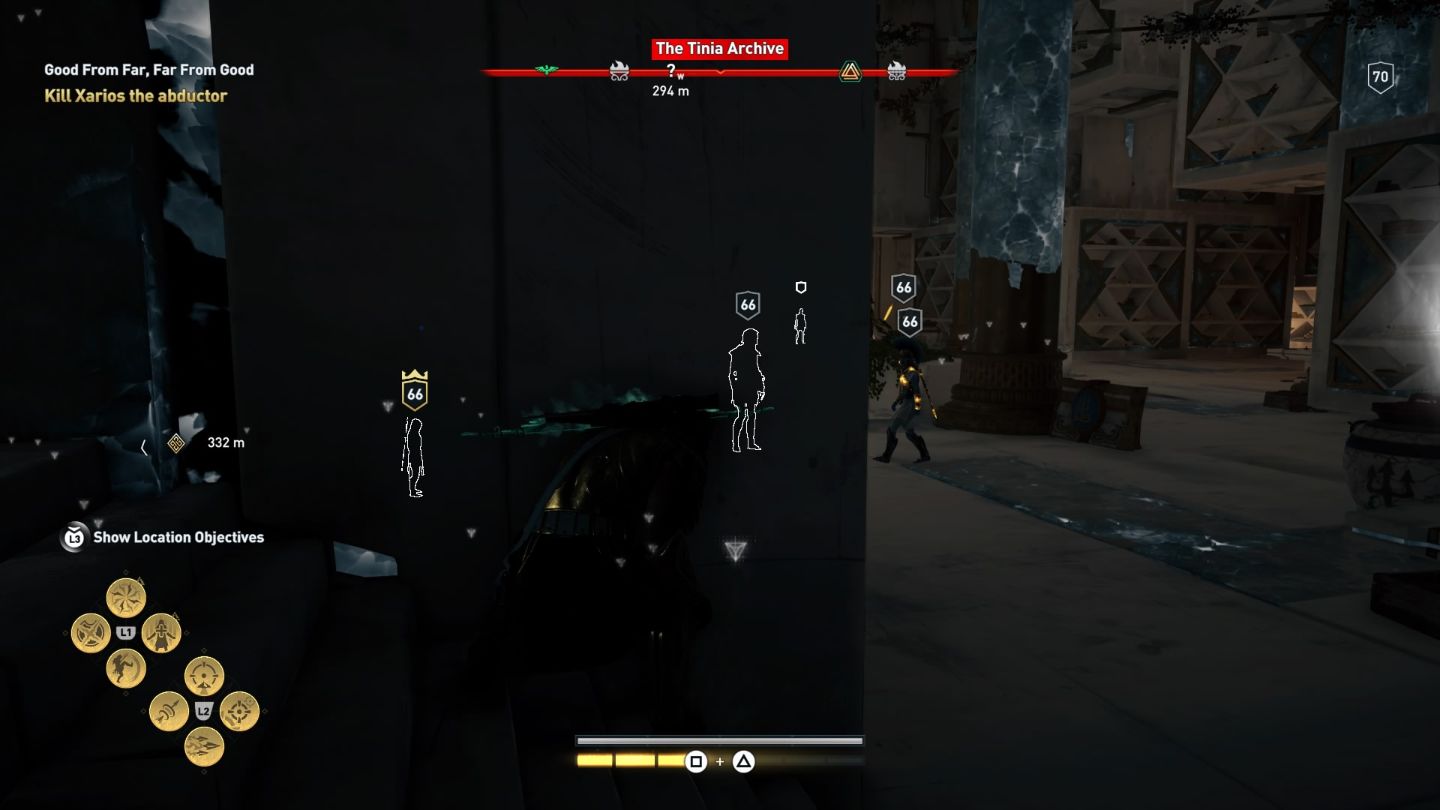This screenshot has width=1440, height=810.
Task: Select the burning brazier icon on the compass
Action: click(619, 70)
